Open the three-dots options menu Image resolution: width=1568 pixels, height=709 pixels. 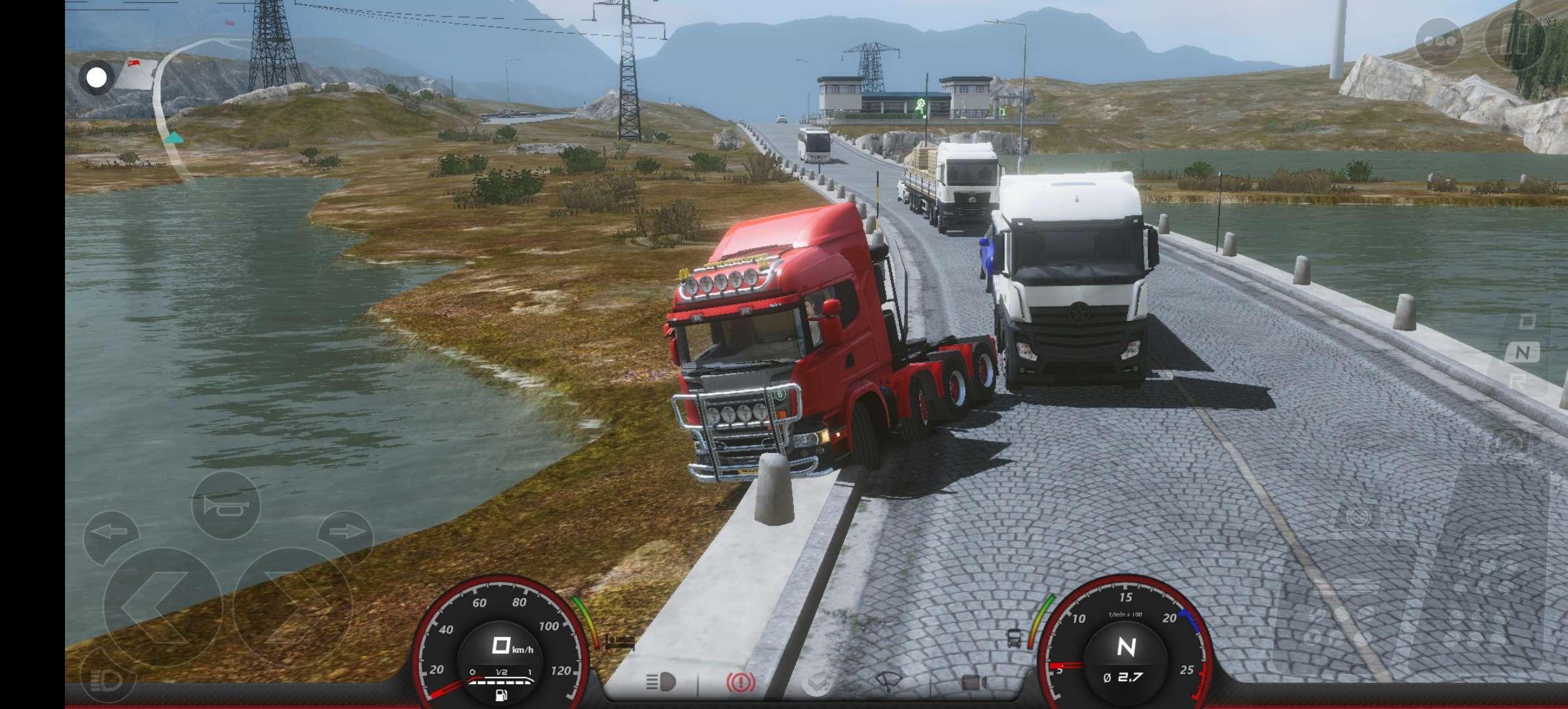[x=1439, y=42]
